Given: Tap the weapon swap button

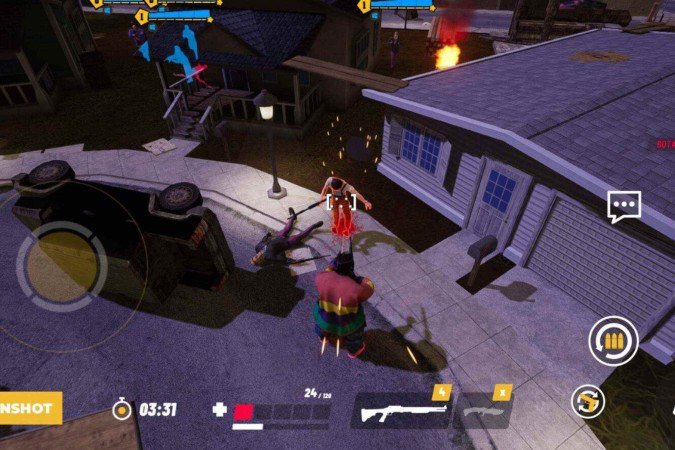Looking at the screenshot, I should [x=588, y=402].
